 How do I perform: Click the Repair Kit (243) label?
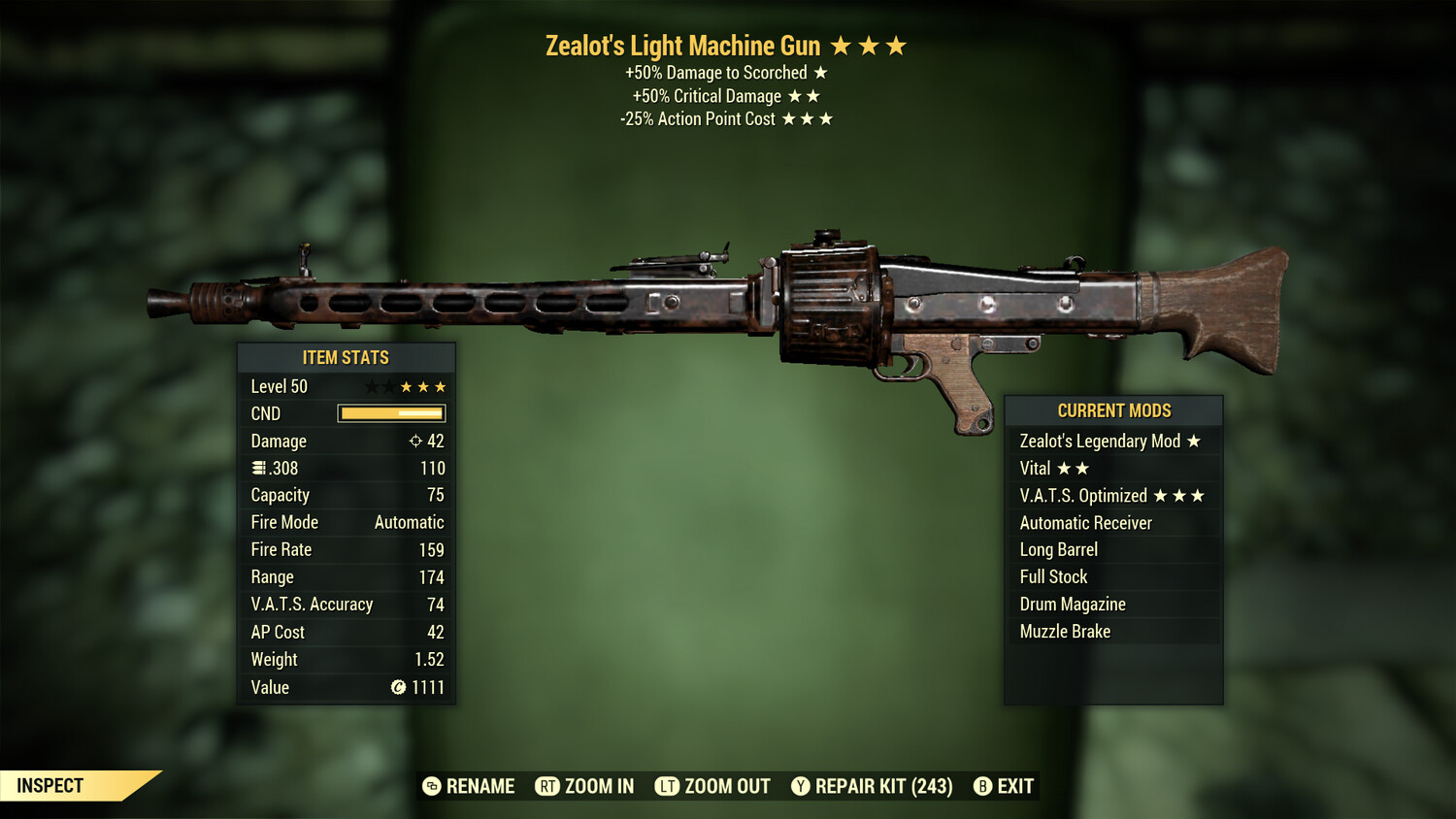(883, 786)
